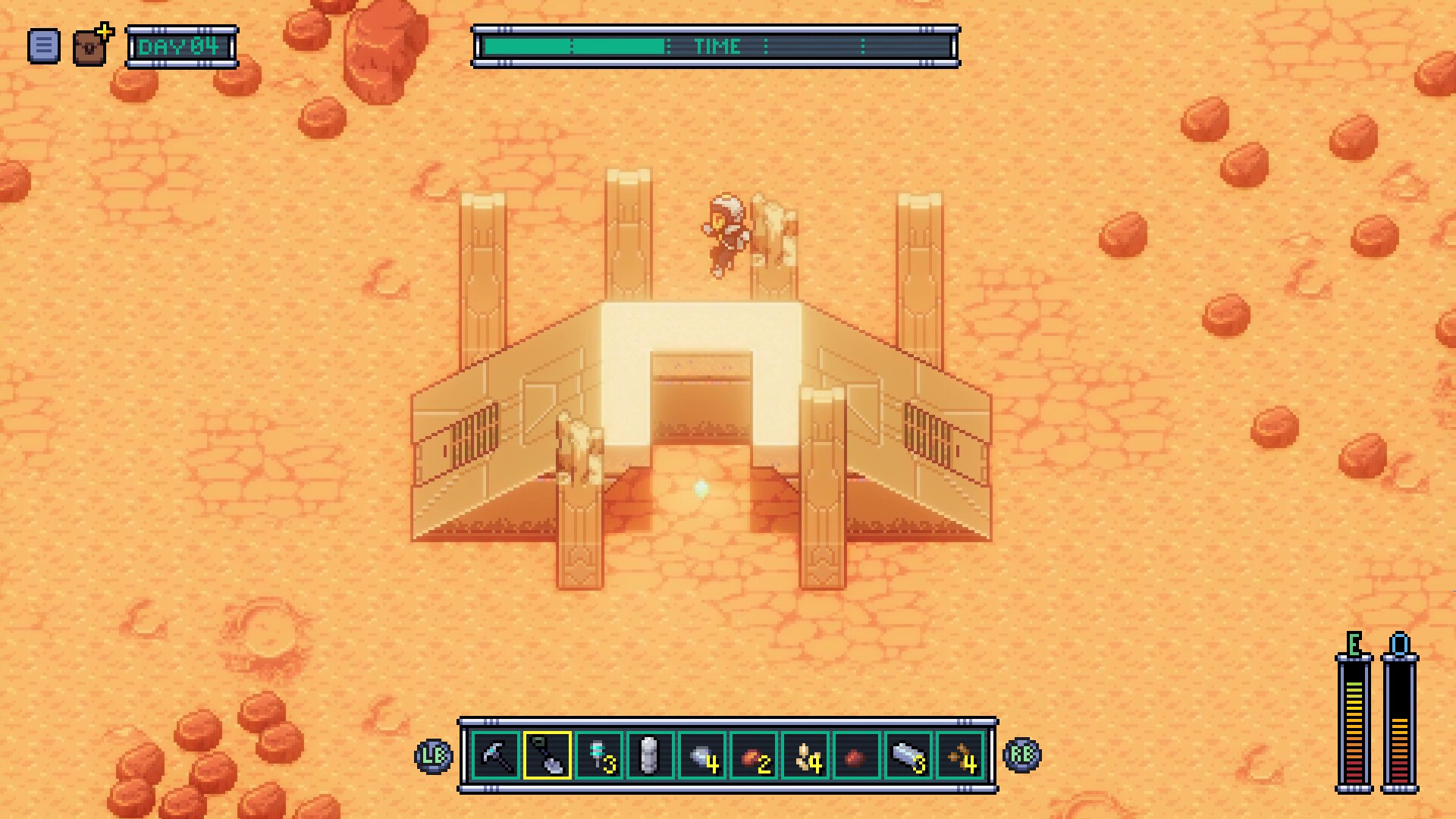This screenshot has height=819, width=1456.
Task: Select the metal ingot stack of 3
Action: 908,755
